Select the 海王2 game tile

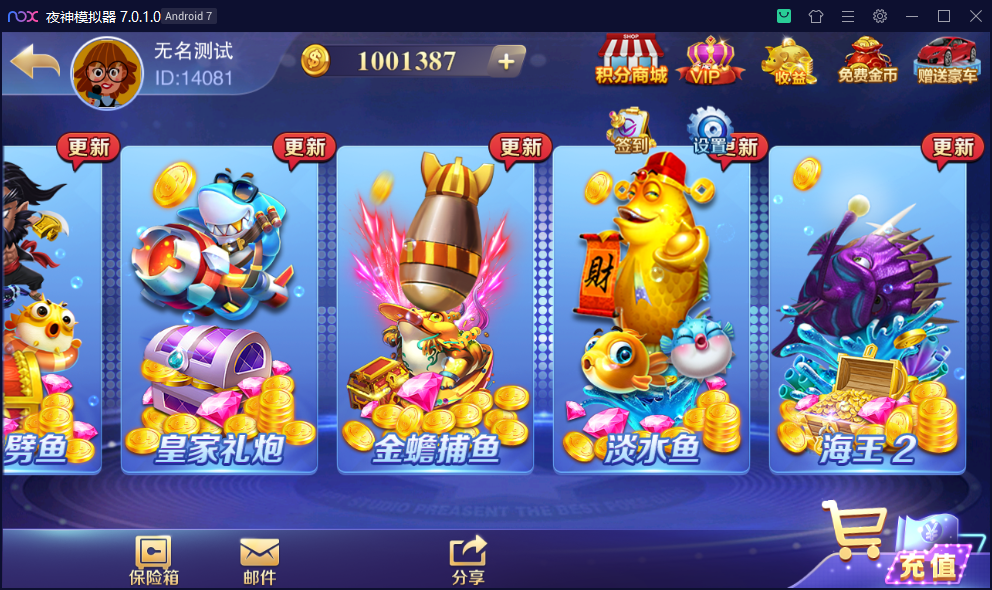click(867, 310)
